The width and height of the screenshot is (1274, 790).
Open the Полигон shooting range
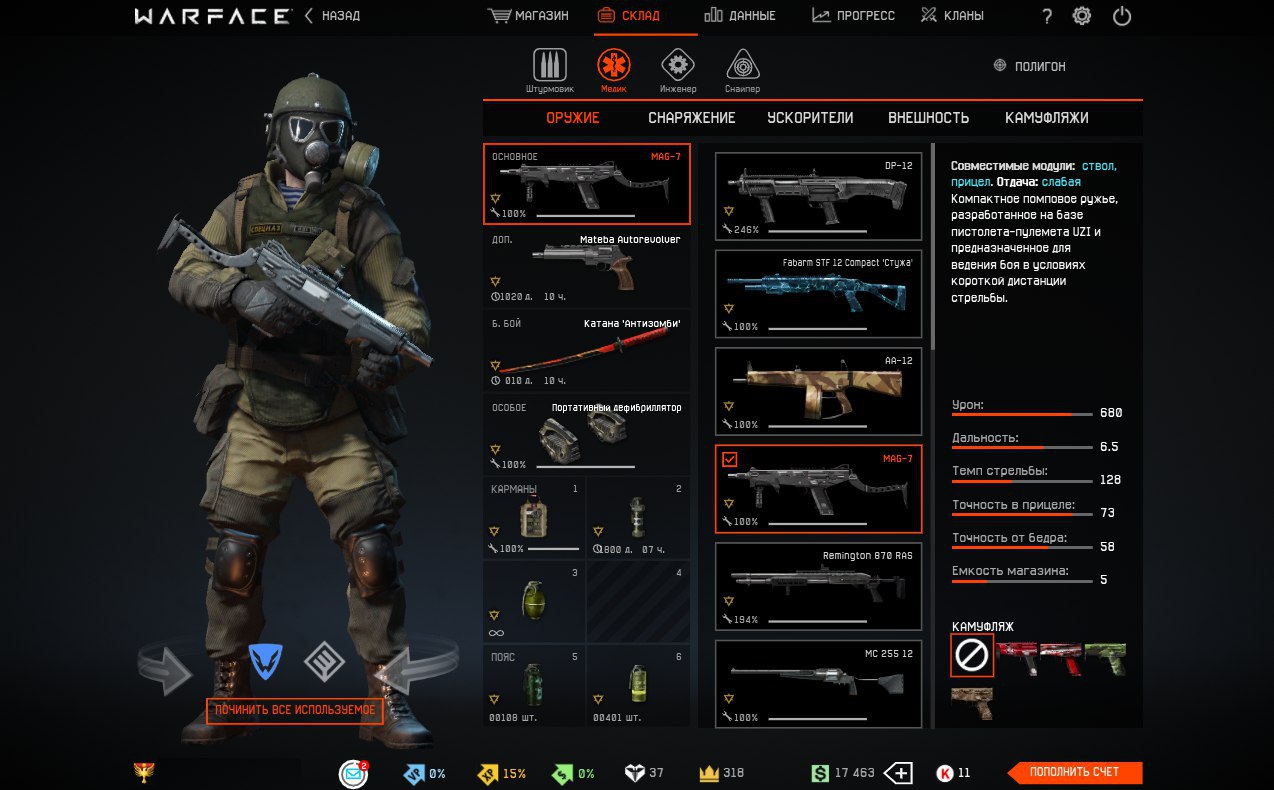click(x=1029, y=66)
